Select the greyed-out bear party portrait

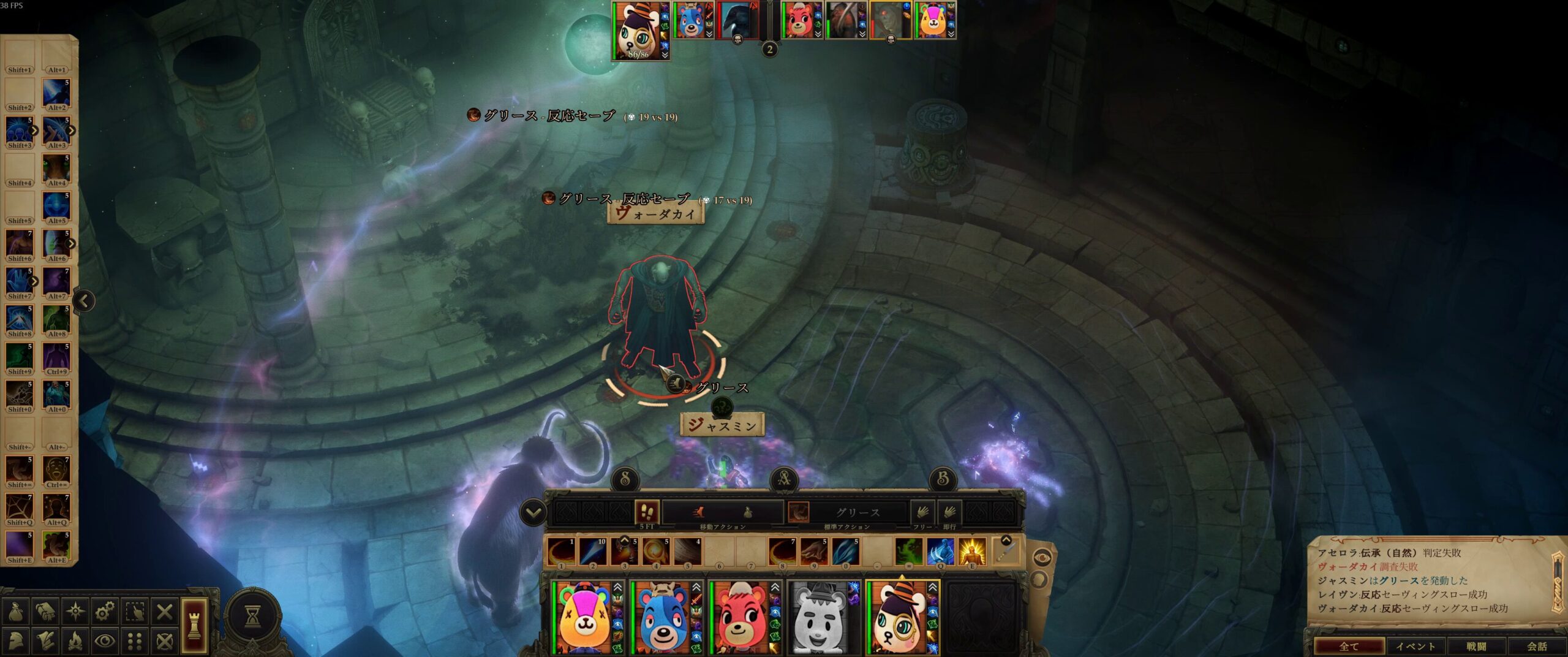pos(818,617)
